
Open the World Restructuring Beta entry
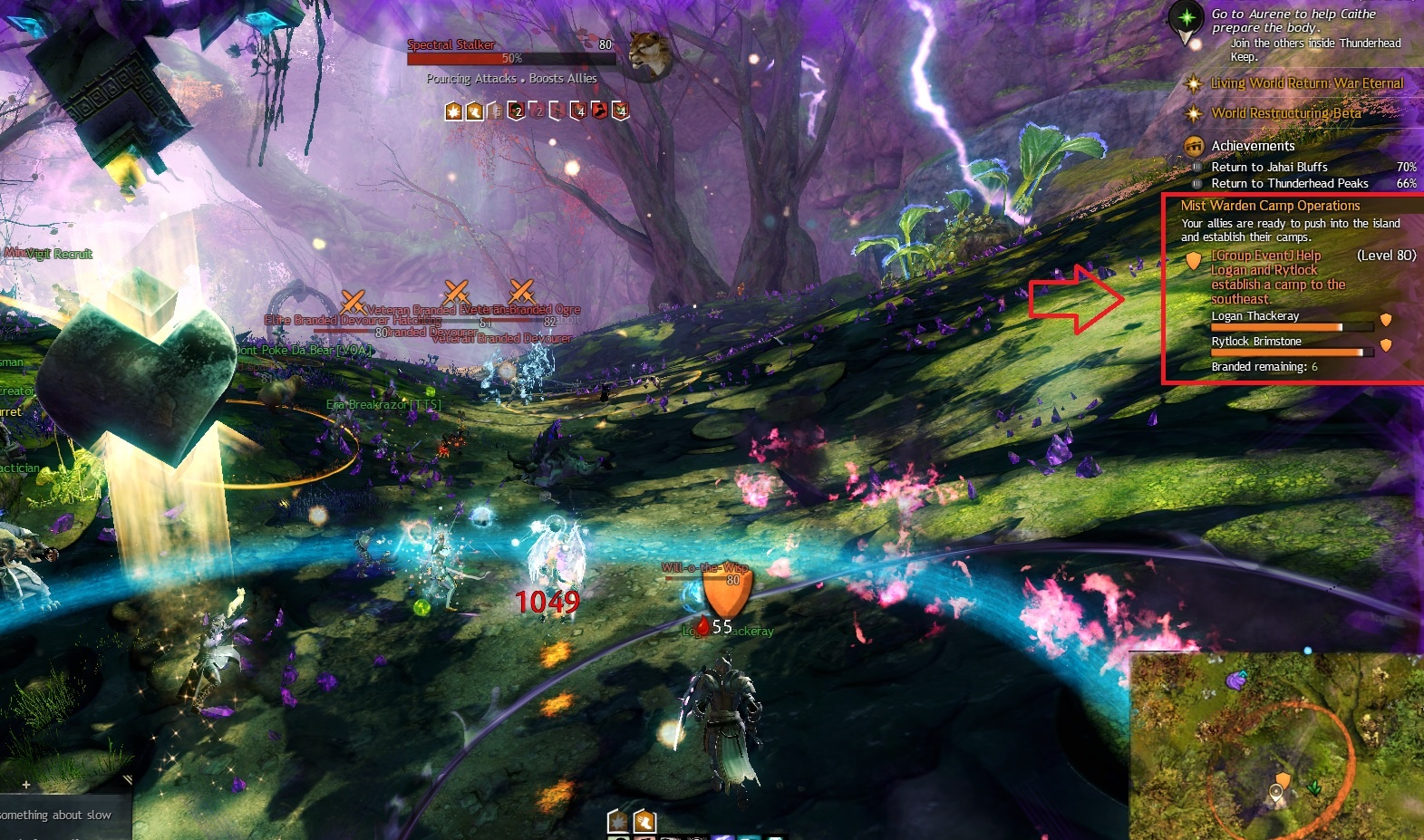pyautogui.click(x=1285, y=113)
